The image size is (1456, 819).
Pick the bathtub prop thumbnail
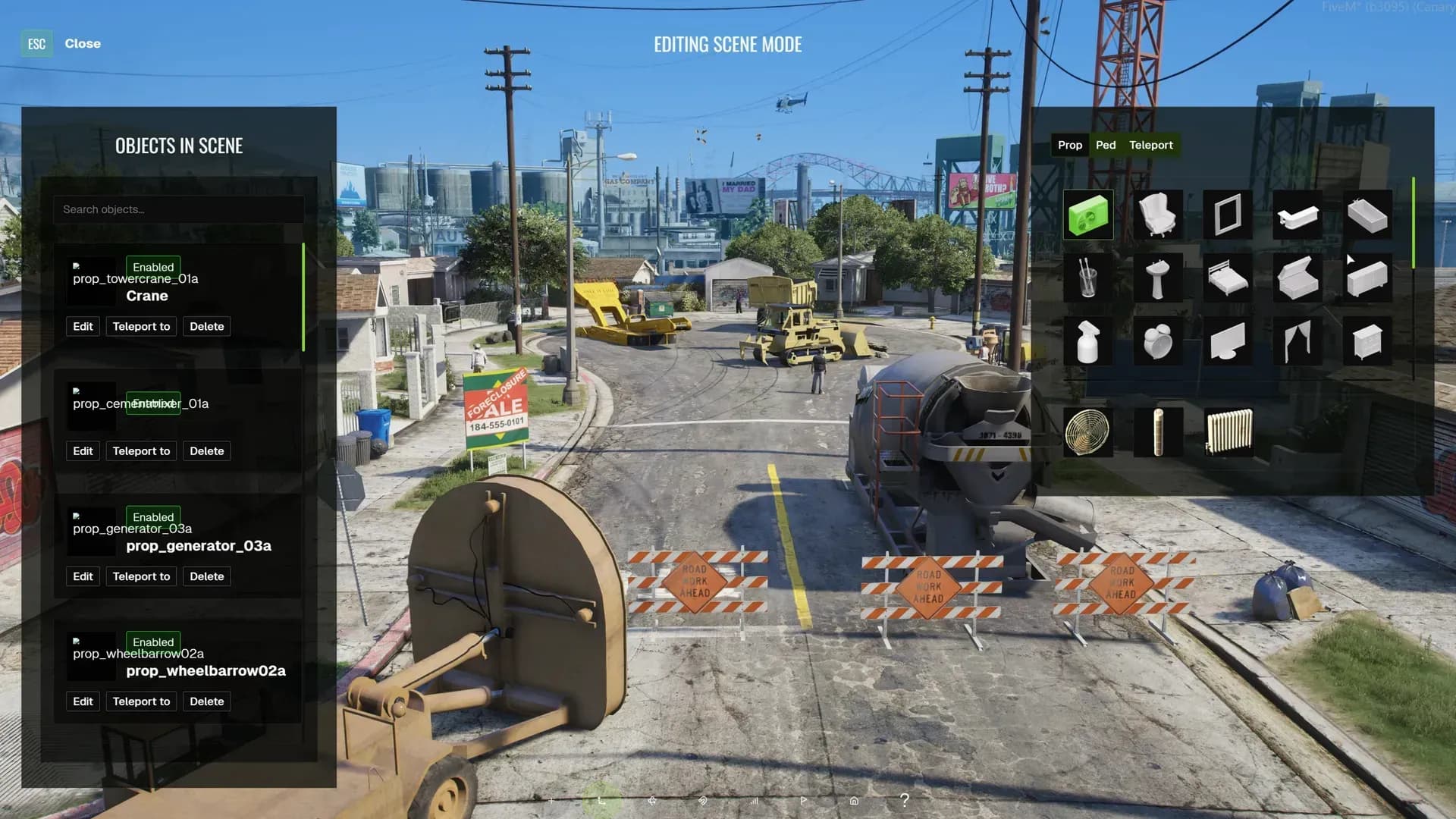pyautogui.click(x=1367, y=215)
